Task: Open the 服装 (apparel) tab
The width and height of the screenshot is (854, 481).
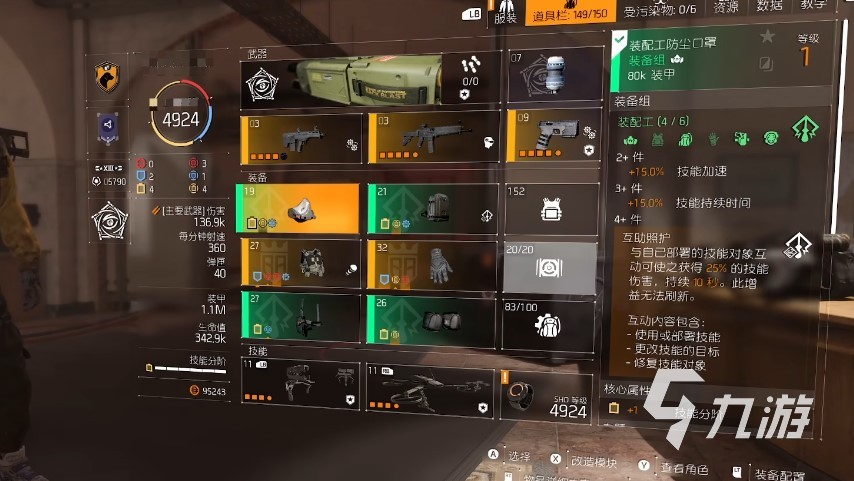Action: 506,15
